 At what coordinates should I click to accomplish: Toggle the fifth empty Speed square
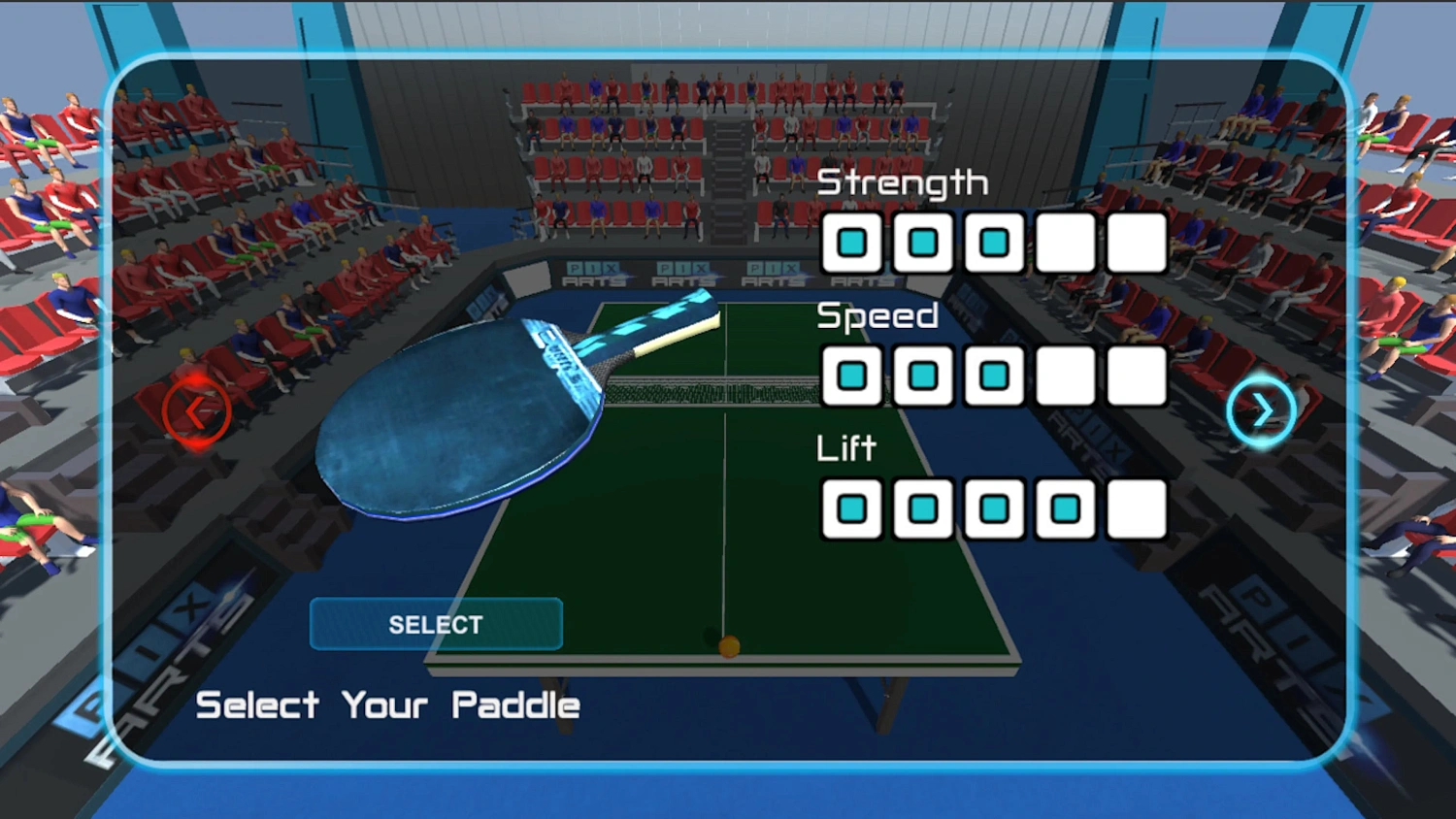coord(1136,377)
